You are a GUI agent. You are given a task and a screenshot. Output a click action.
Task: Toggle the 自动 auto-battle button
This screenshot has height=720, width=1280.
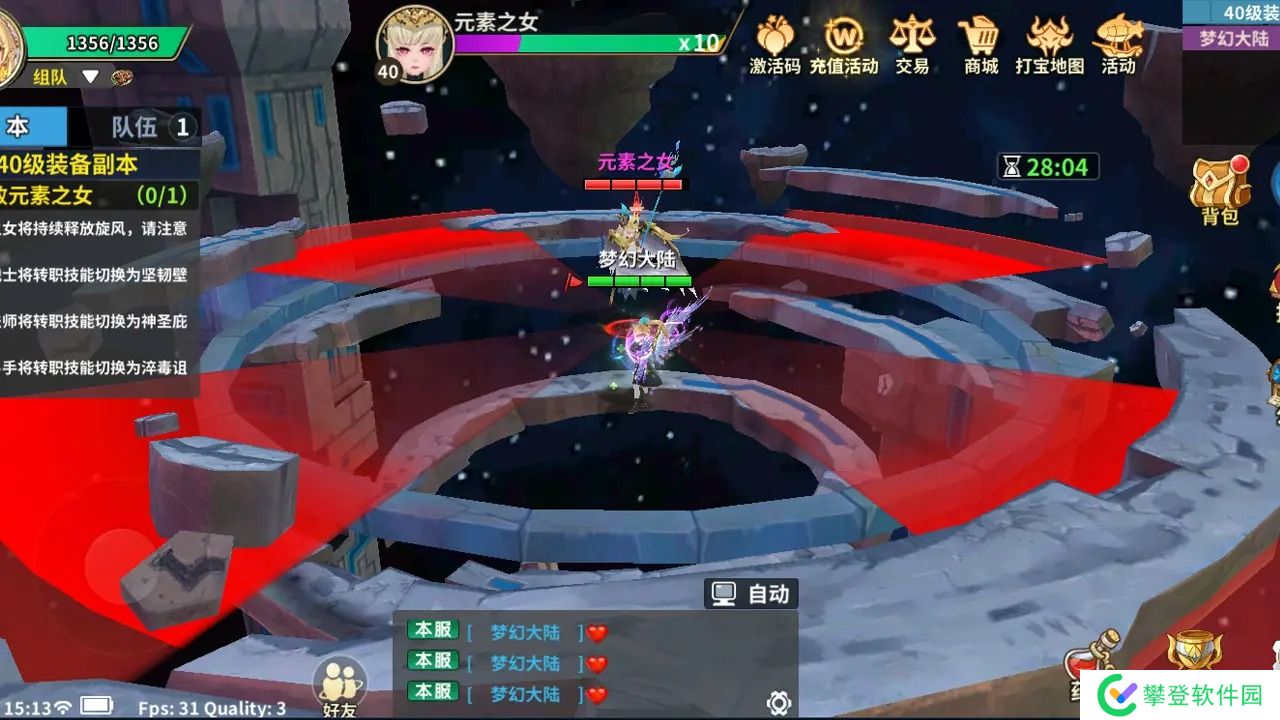coord(751,594)
